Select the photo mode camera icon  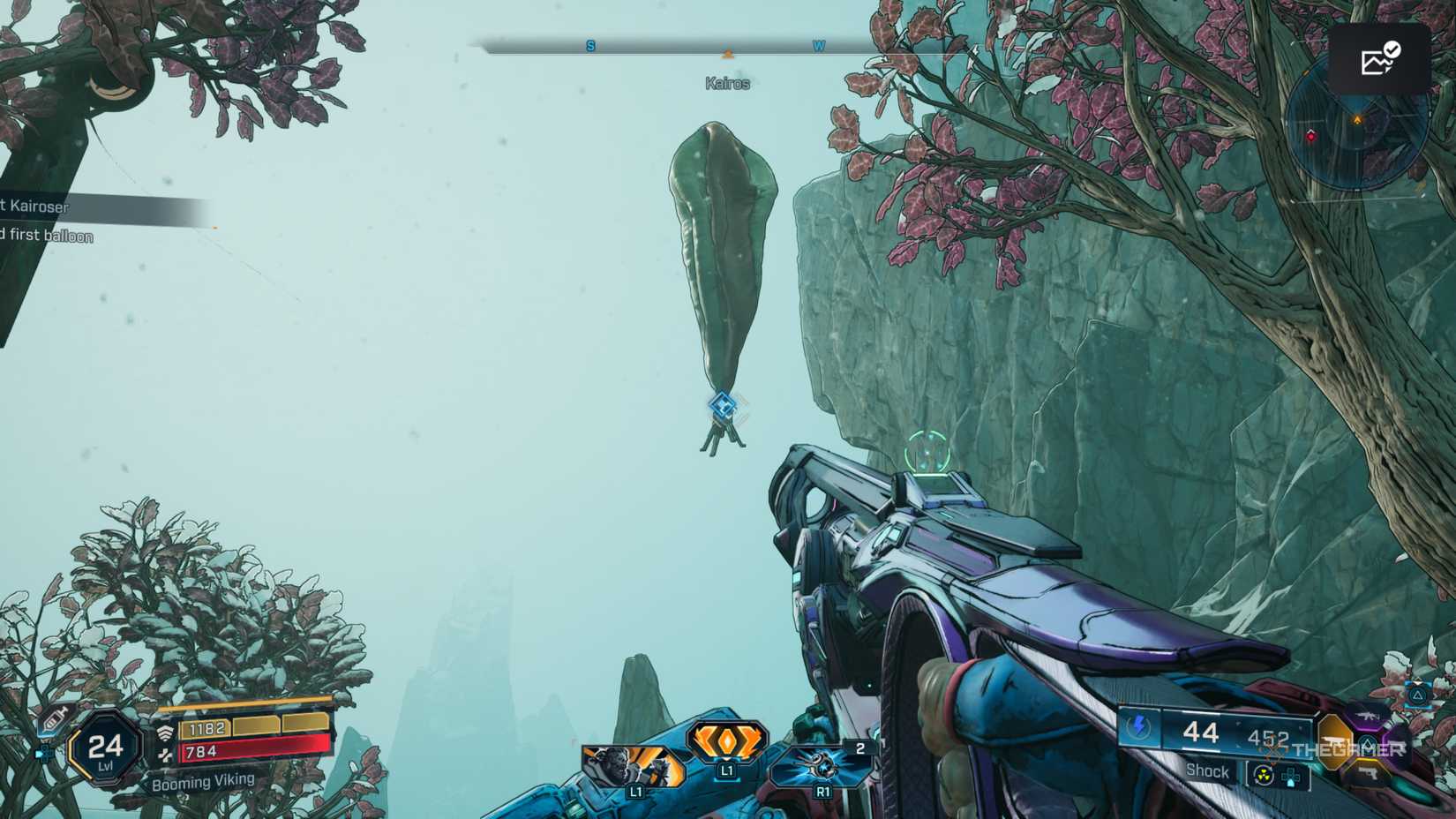pos(1379,58)
